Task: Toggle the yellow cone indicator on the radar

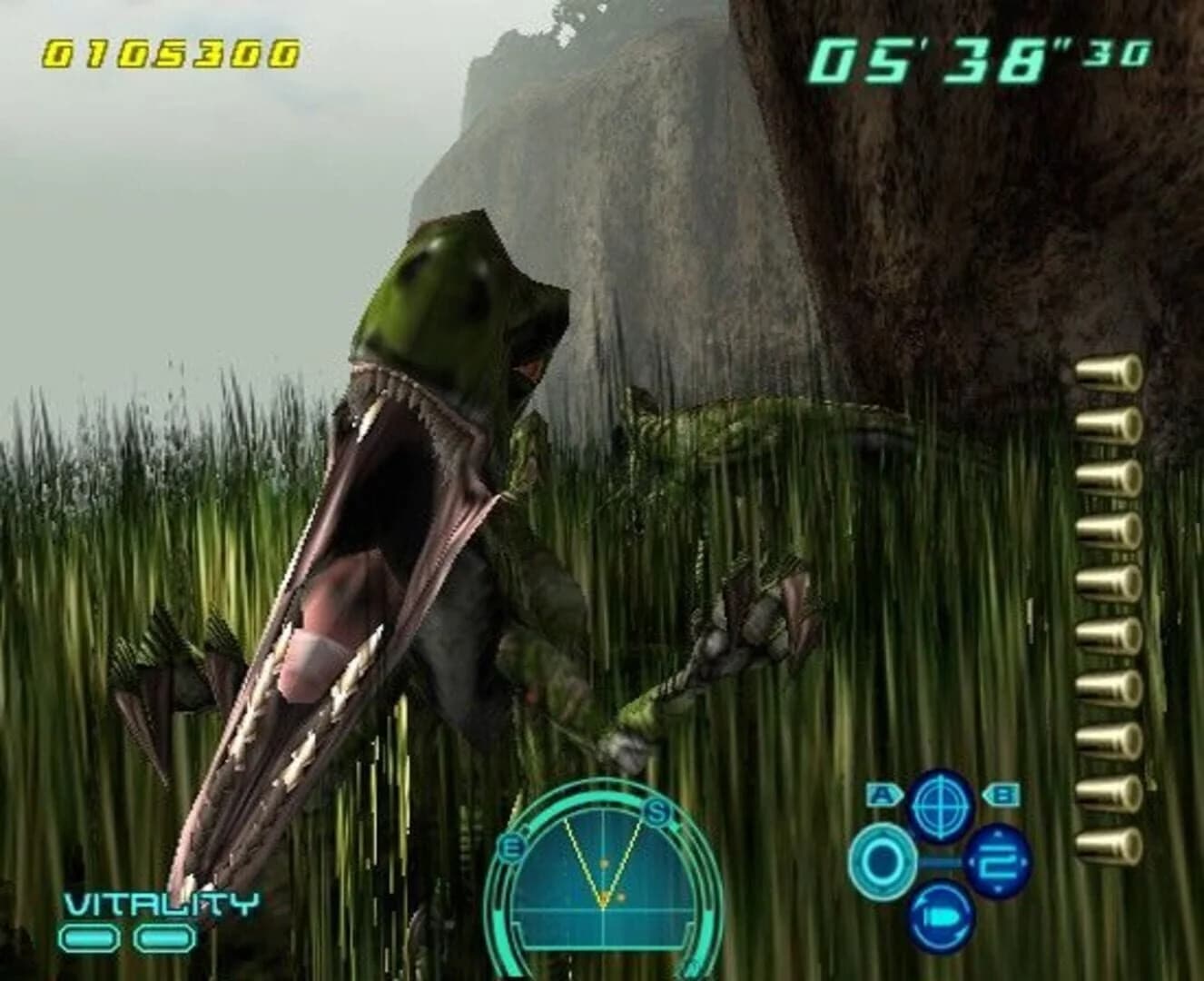Action: coord(603,872)
